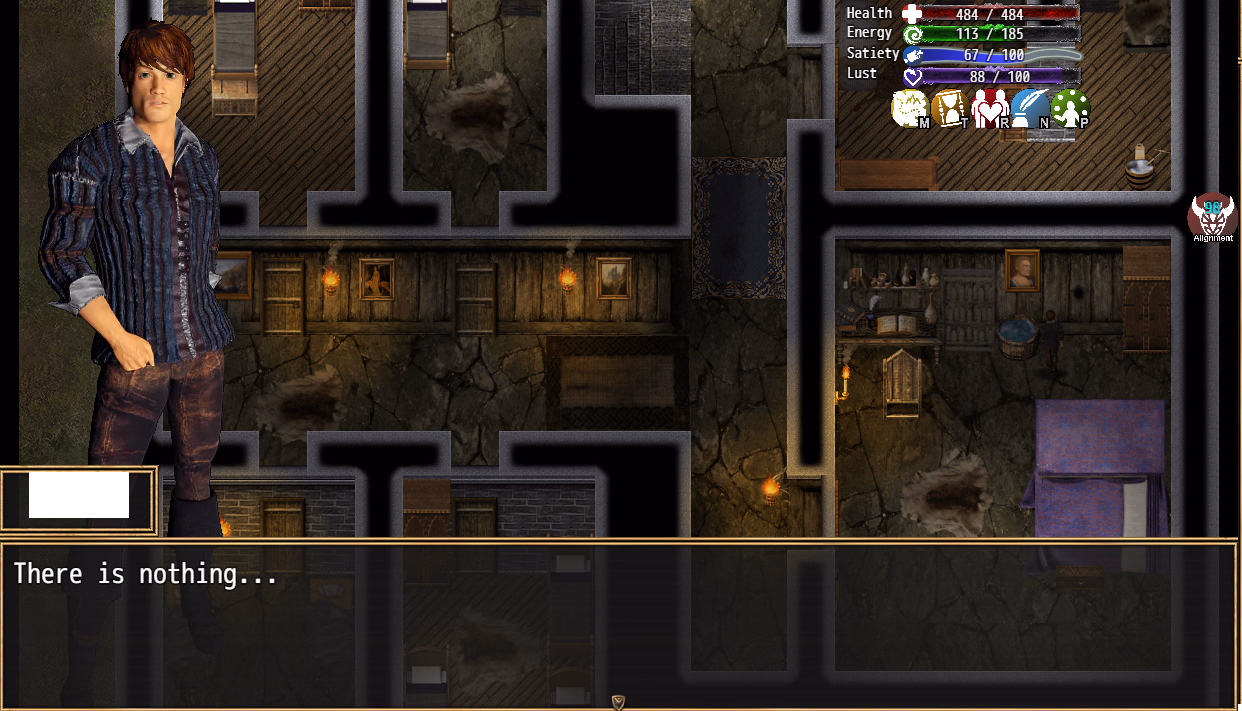This screenshot has width=1242, height=711.
Task: Open the quill and inkwell notes icon
Action: 1030,109
